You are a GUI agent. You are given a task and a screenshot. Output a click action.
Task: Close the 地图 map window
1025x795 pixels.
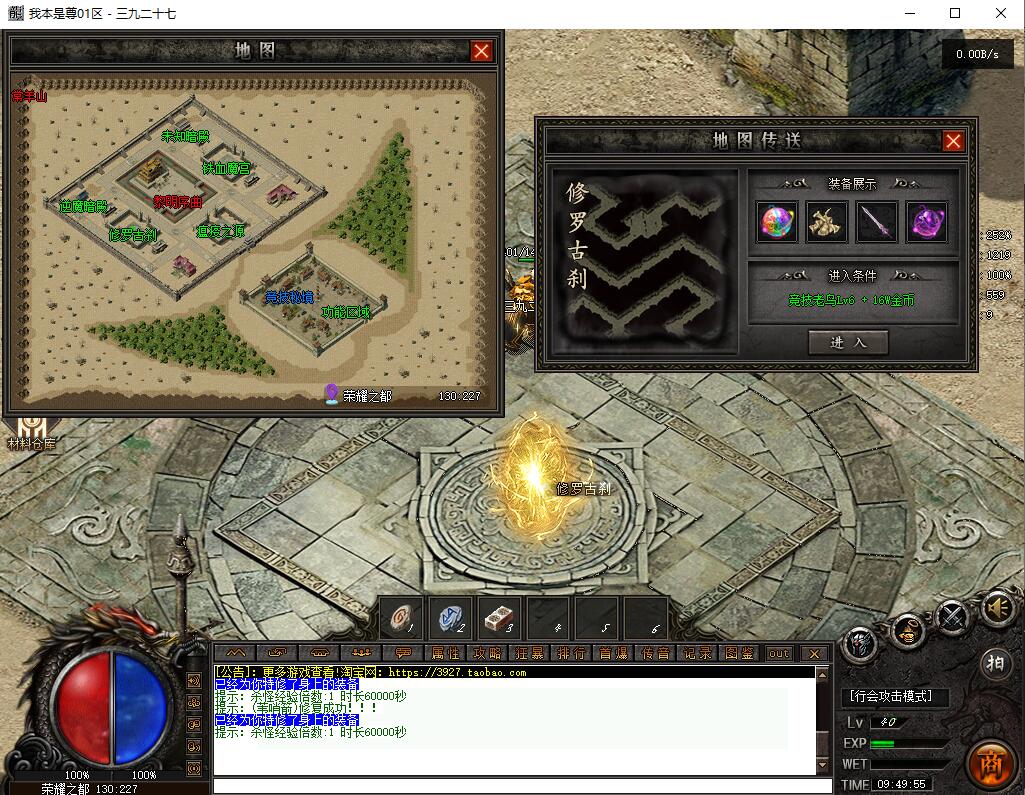tap(482, 51)
